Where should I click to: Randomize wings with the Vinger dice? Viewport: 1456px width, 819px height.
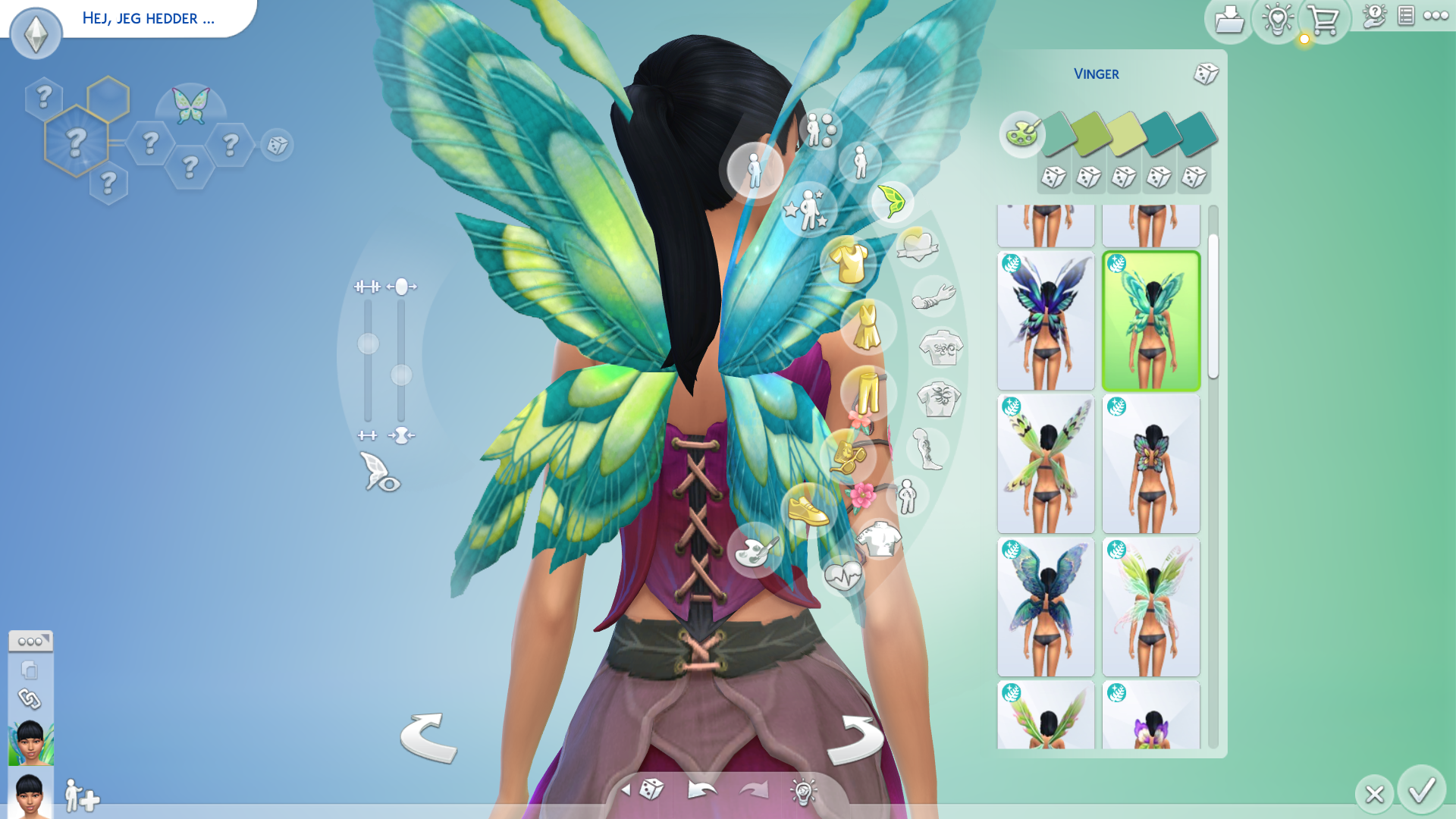tap(1205, 74)
